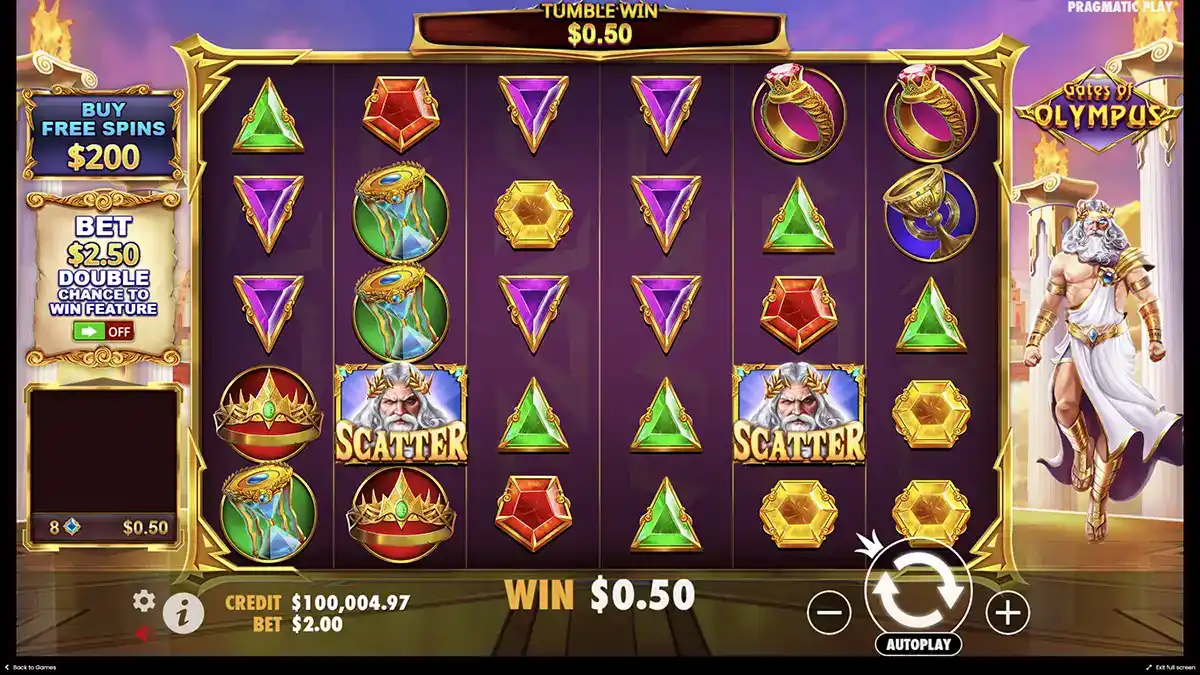Exit full screen mode
Image resolution: width=1200 pixels, height=675 pixels.
[x=1170, y=667]
